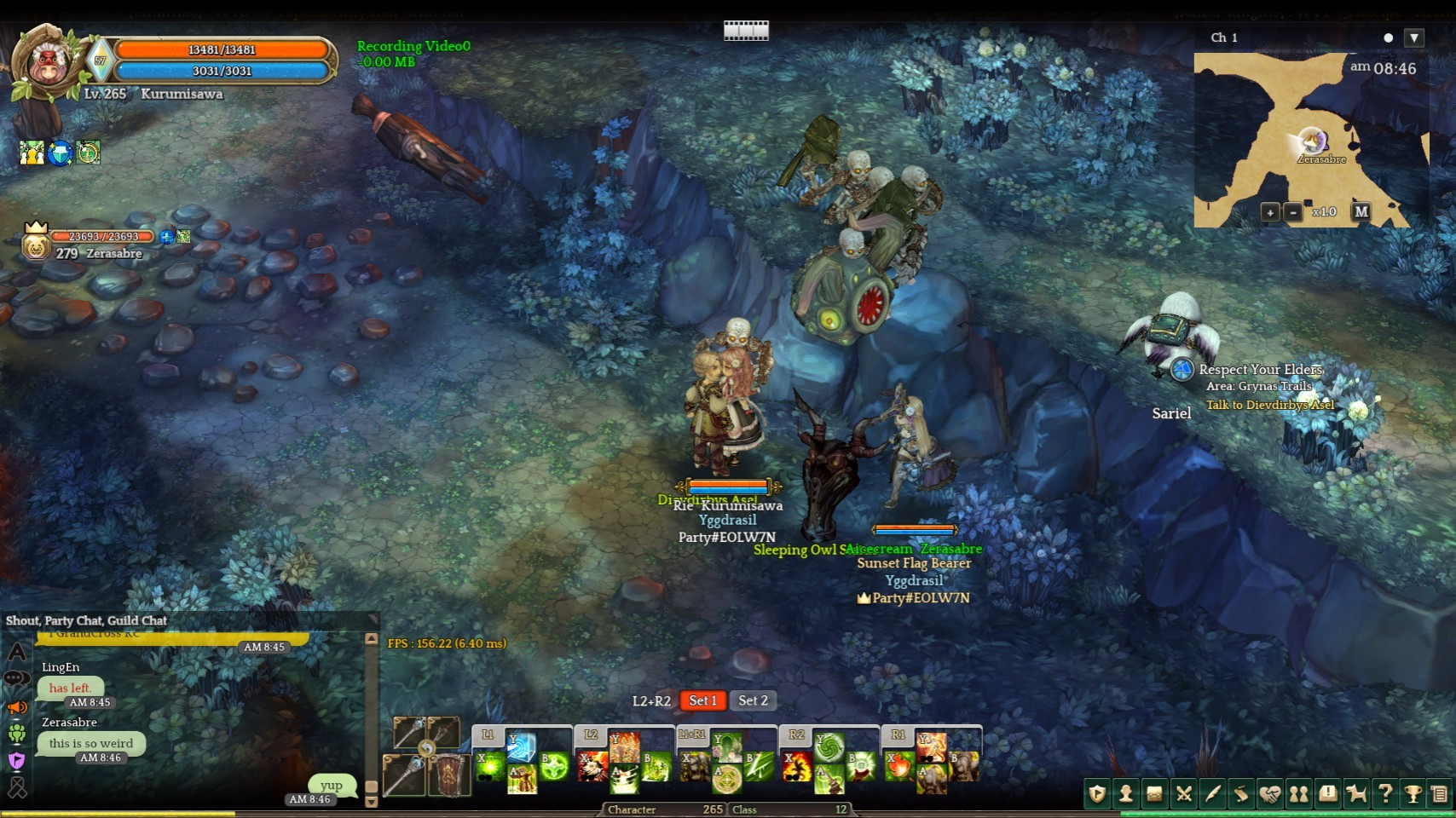1456x818 pixels.
Task: Select the shield equipment slot
Action: click(x=448, y=775)
